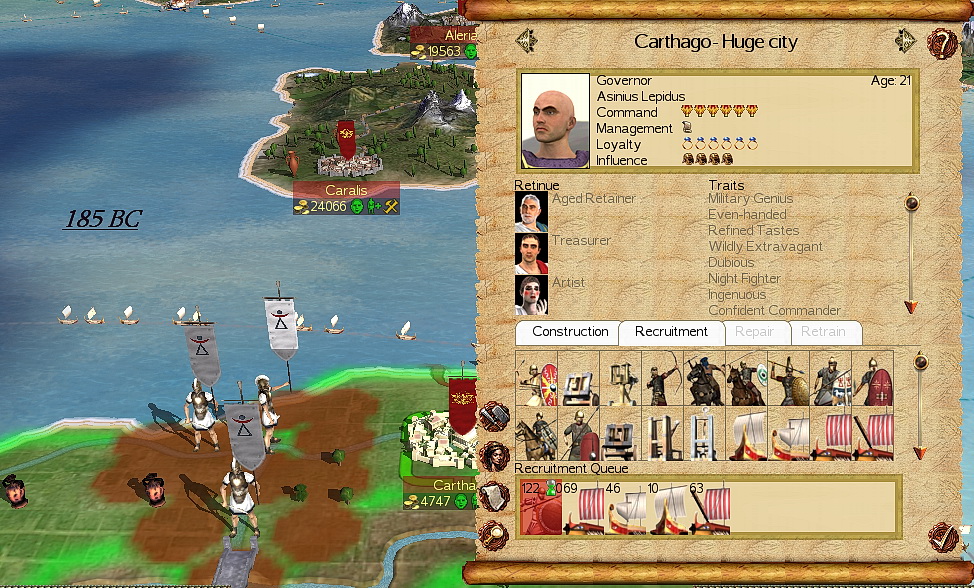Image resolution: width=974 pixels, height=588 pixels.
Task: Click the recruitment list scroll-down arrow
Action: point(921,453)
